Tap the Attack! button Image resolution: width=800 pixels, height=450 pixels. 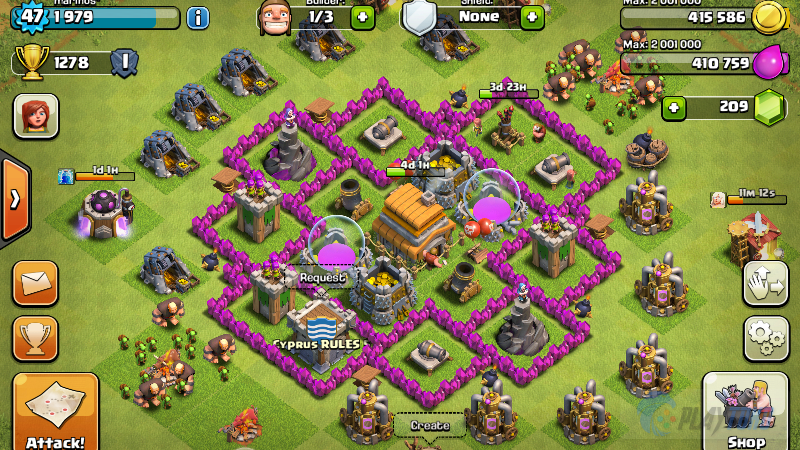(55, 412)
